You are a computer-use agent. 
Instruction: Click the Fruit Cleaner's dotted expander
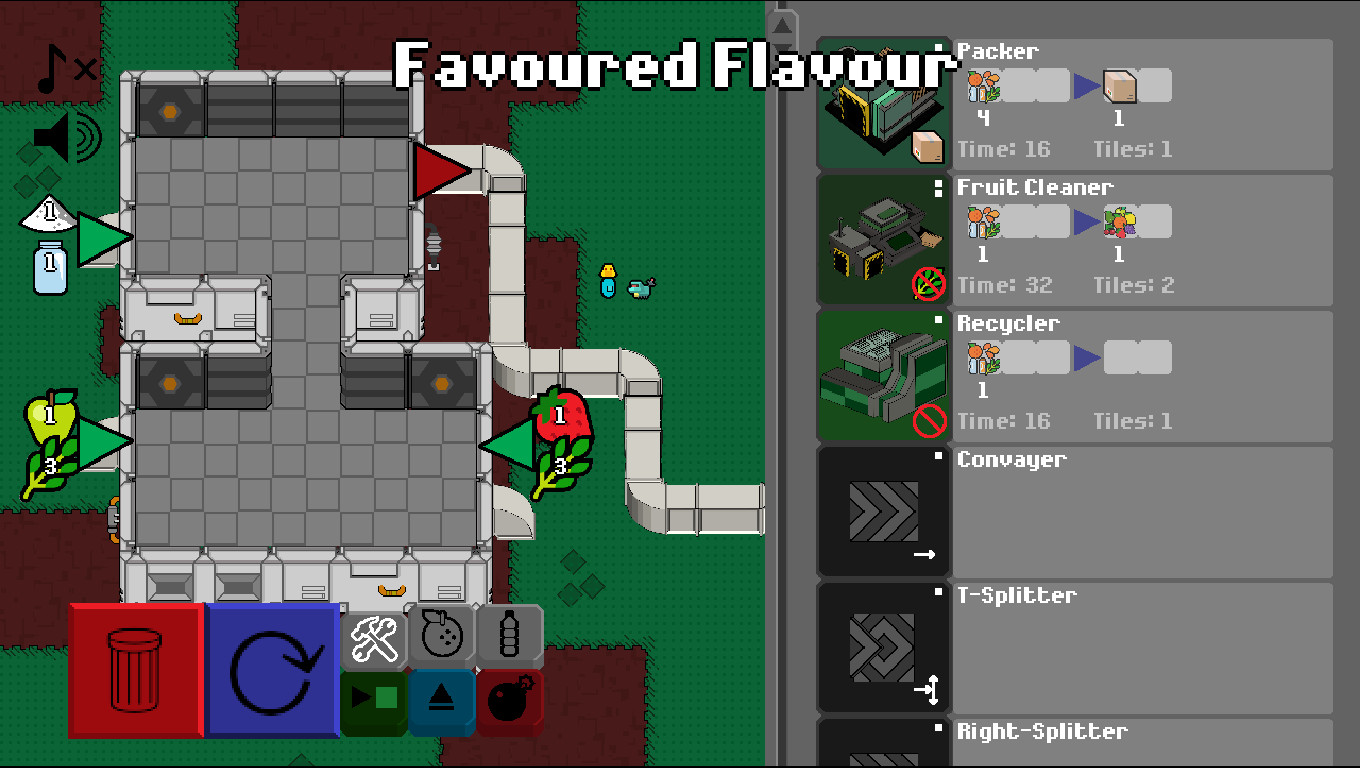(940, 190)
